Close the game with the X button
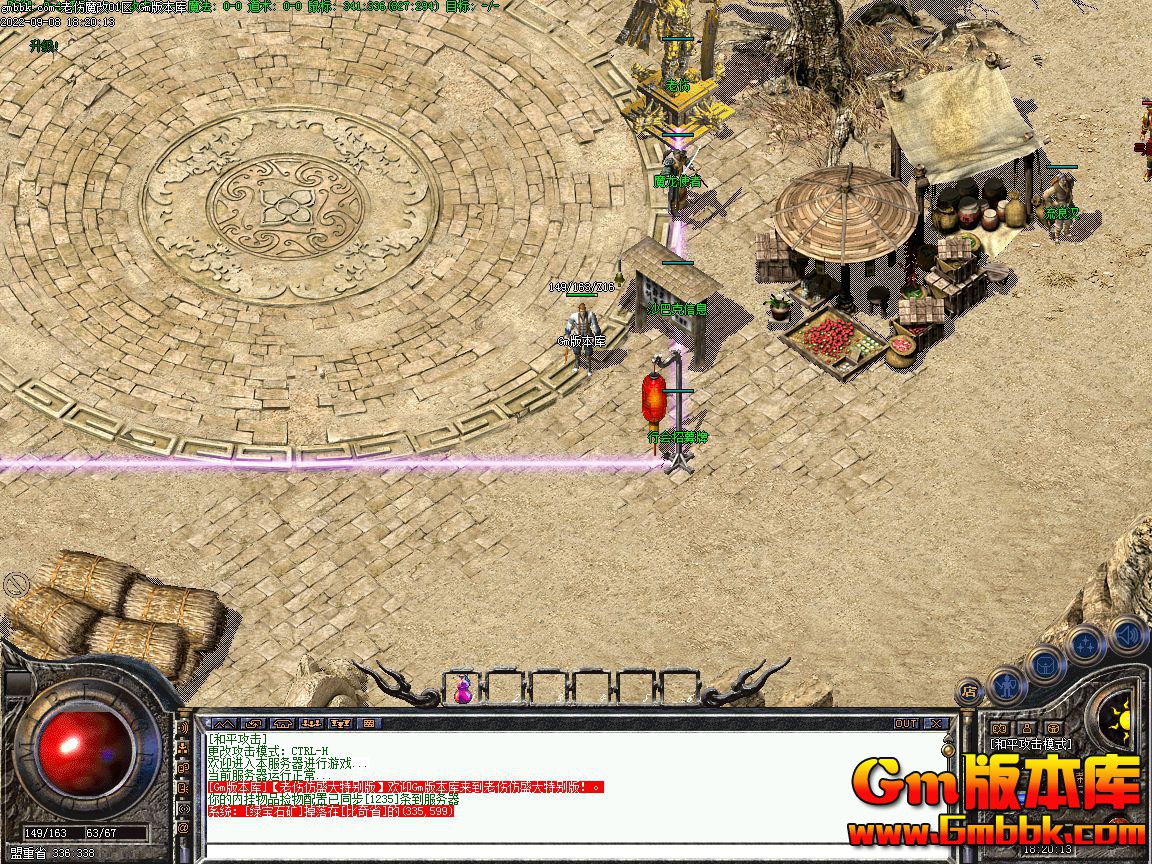This screenshot has width=1152, height=864. tap(936, 723)
